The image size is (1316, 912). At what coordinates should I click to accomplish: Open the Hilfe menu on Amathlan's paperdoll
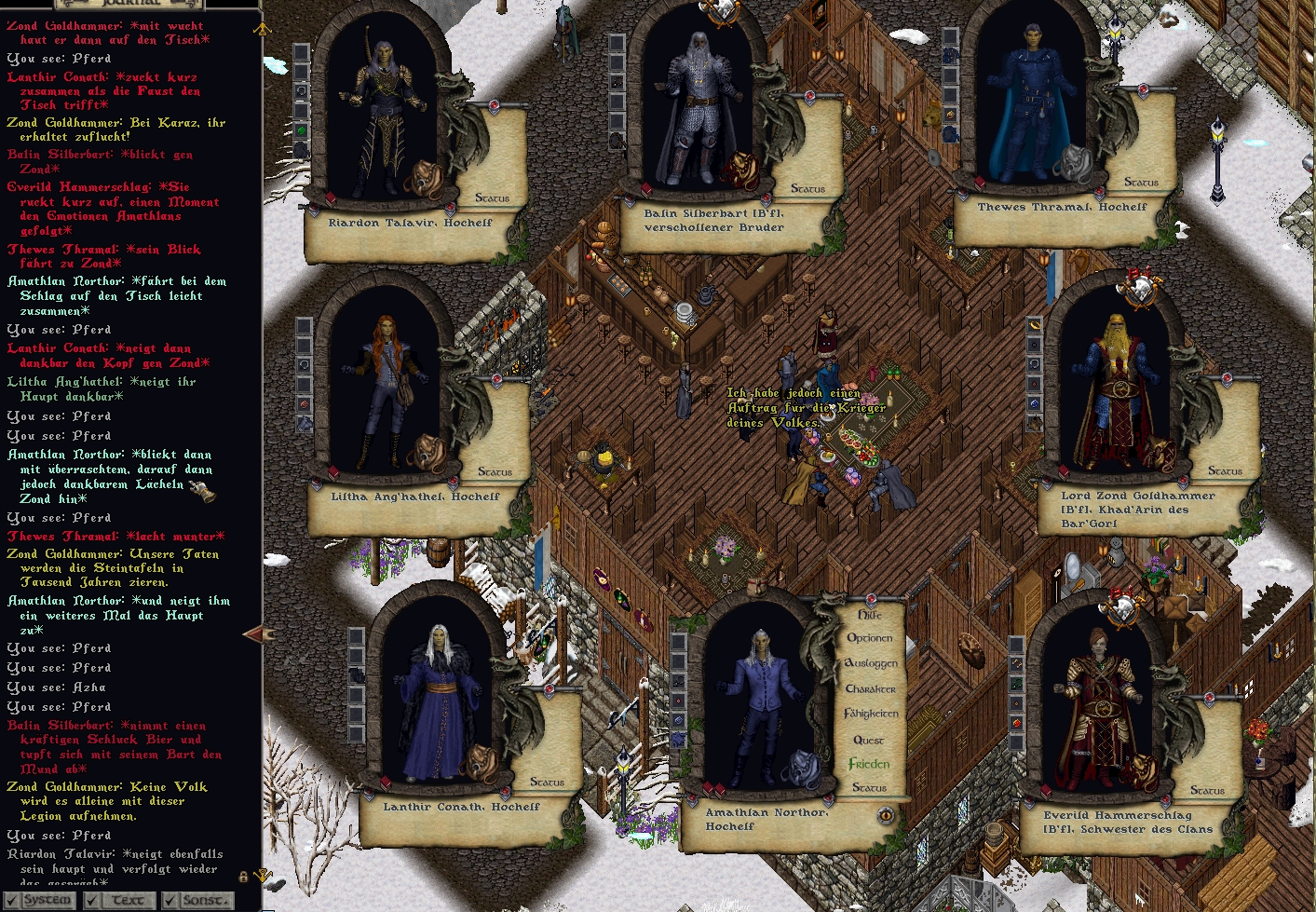point(869,615)
